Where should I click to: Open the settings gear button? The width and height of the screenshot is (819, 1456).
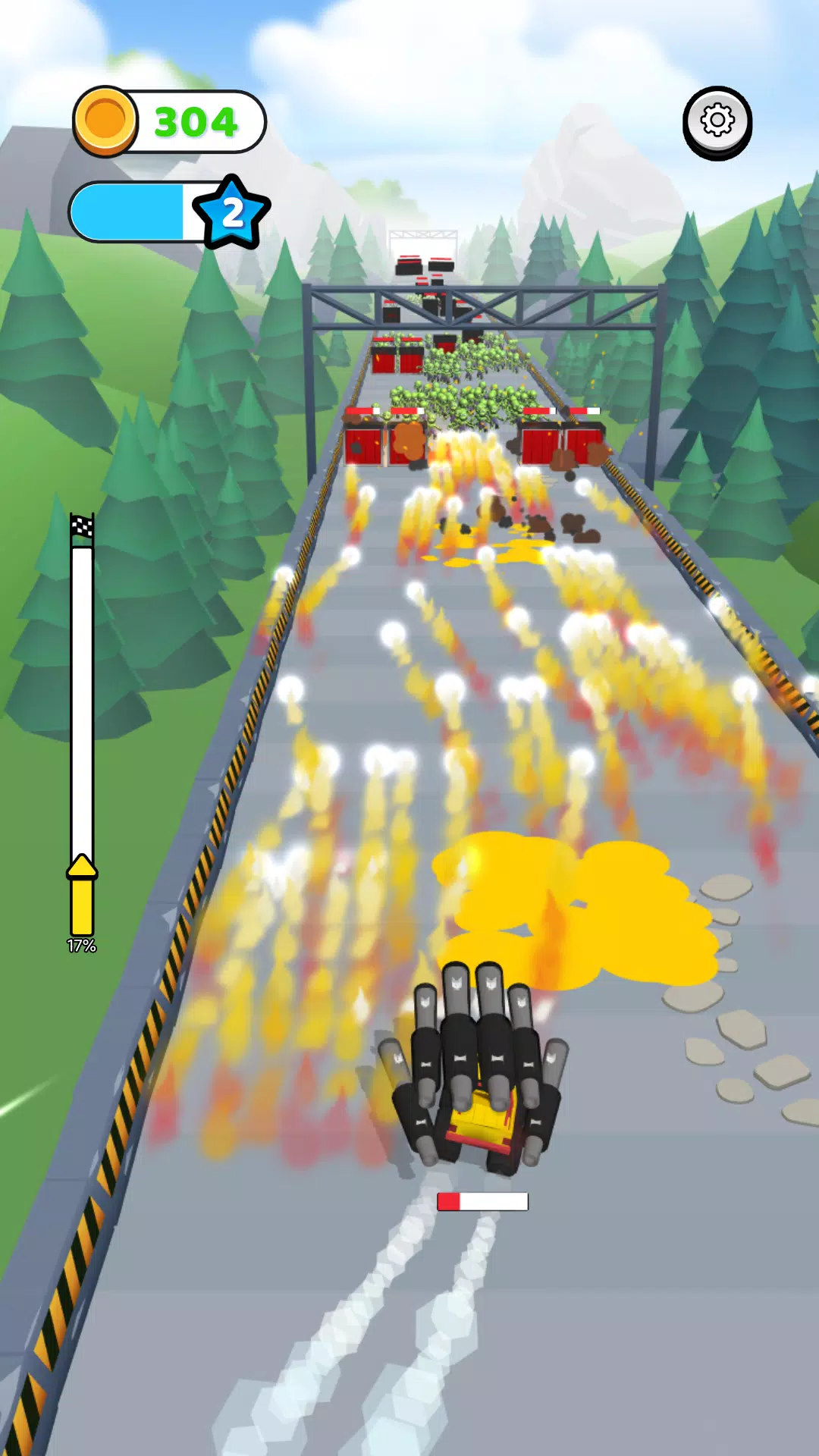[x=717, y=121]
